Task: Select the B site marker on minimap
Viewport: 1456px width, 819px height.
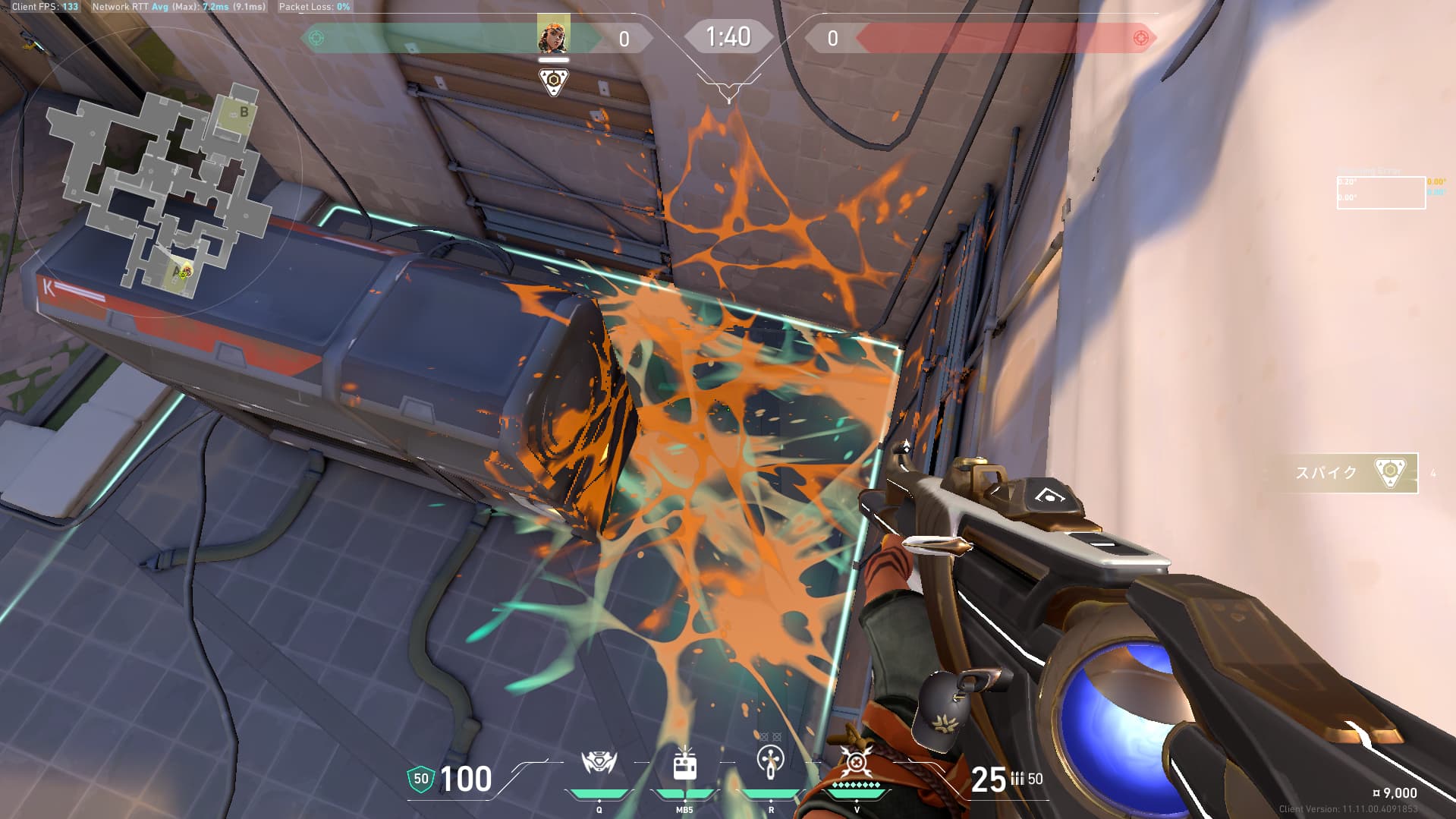Action: click(244, 112)
